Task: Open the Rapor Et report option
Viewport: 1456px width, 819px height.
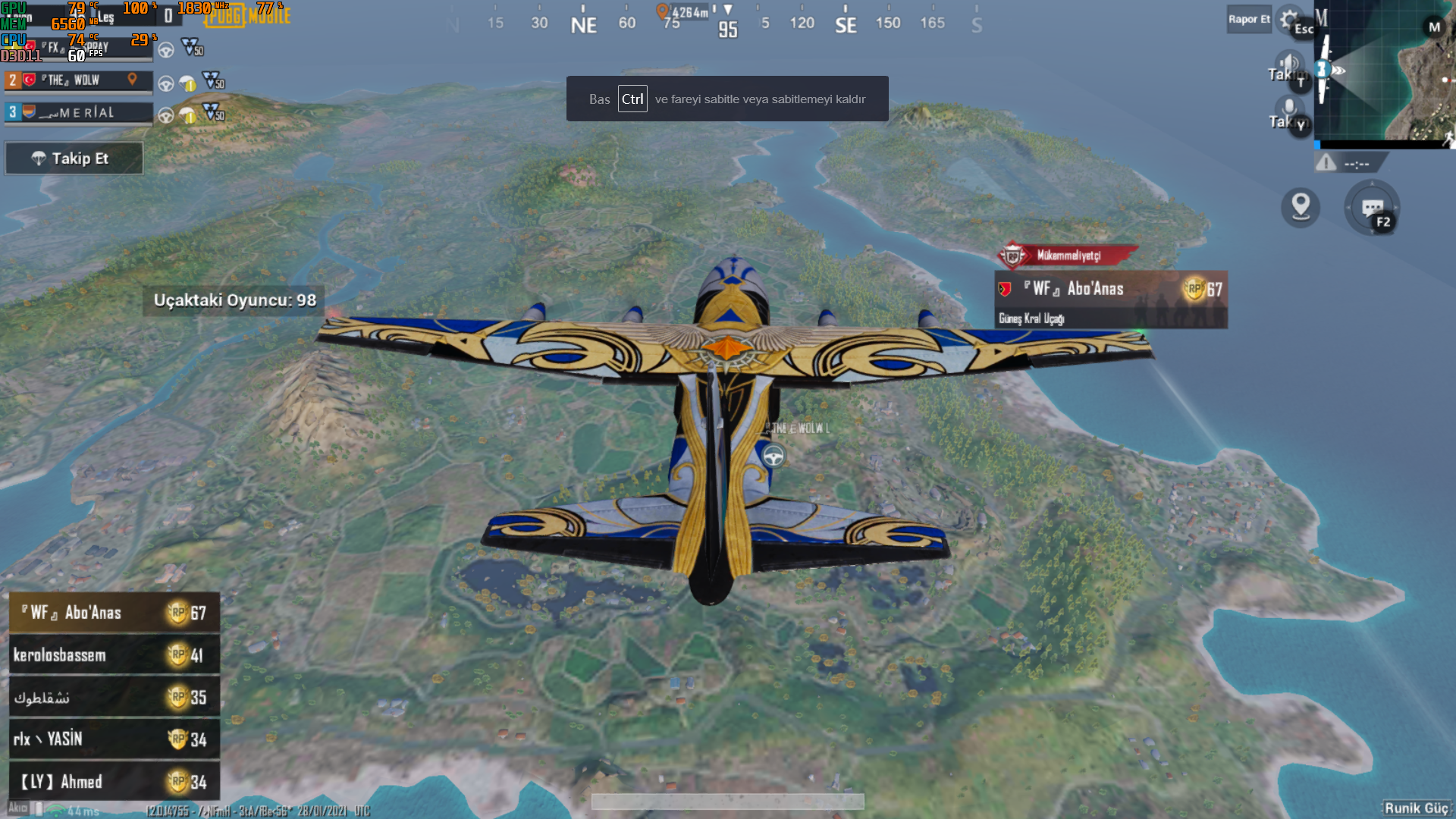Action: click(x=1248, y=20)
